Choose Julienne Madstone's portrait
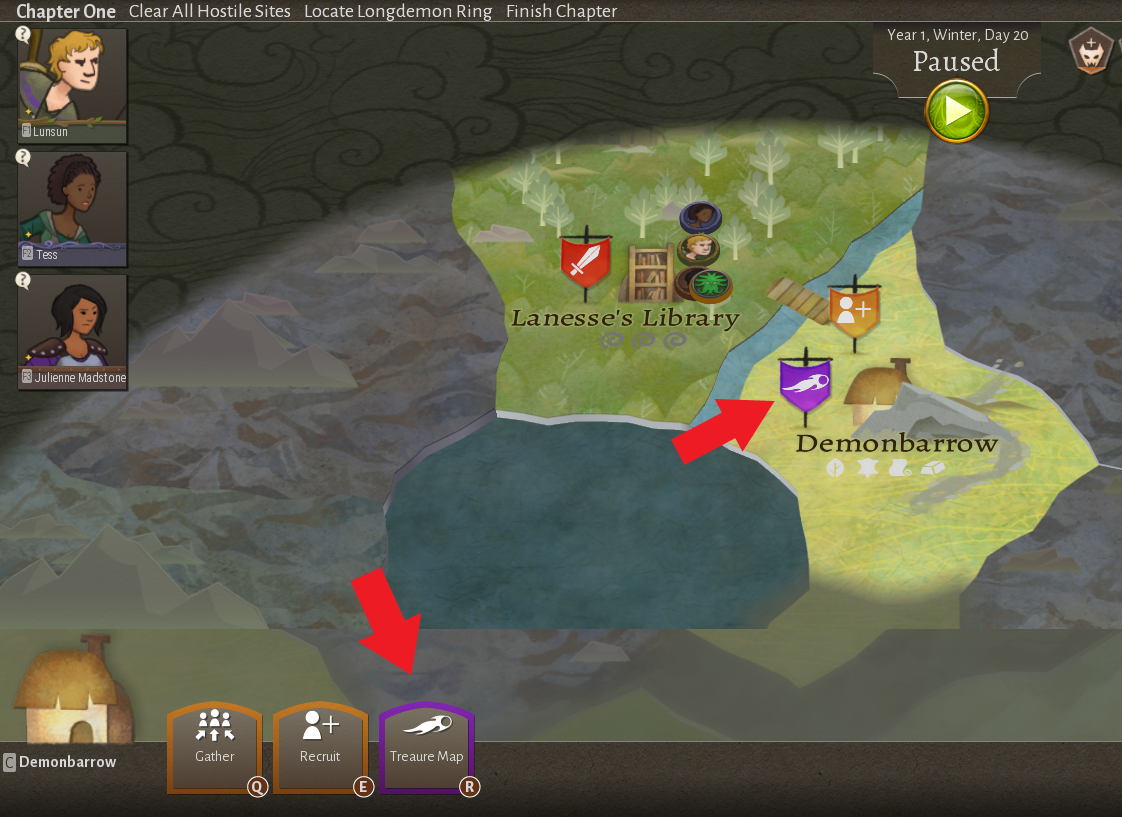This screenshot has height=817, width=1122. 72,330
